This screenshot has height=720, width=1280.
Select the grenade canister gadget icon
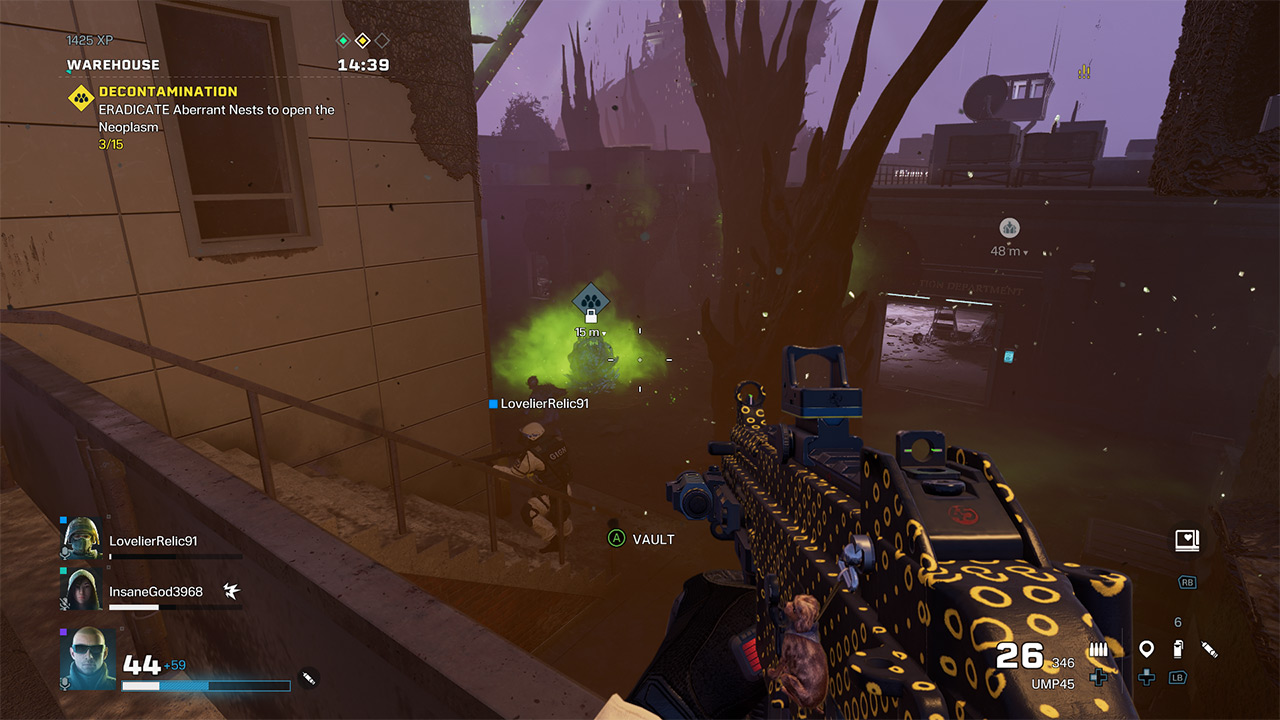pyautogui.click(x=1178, y=649)
